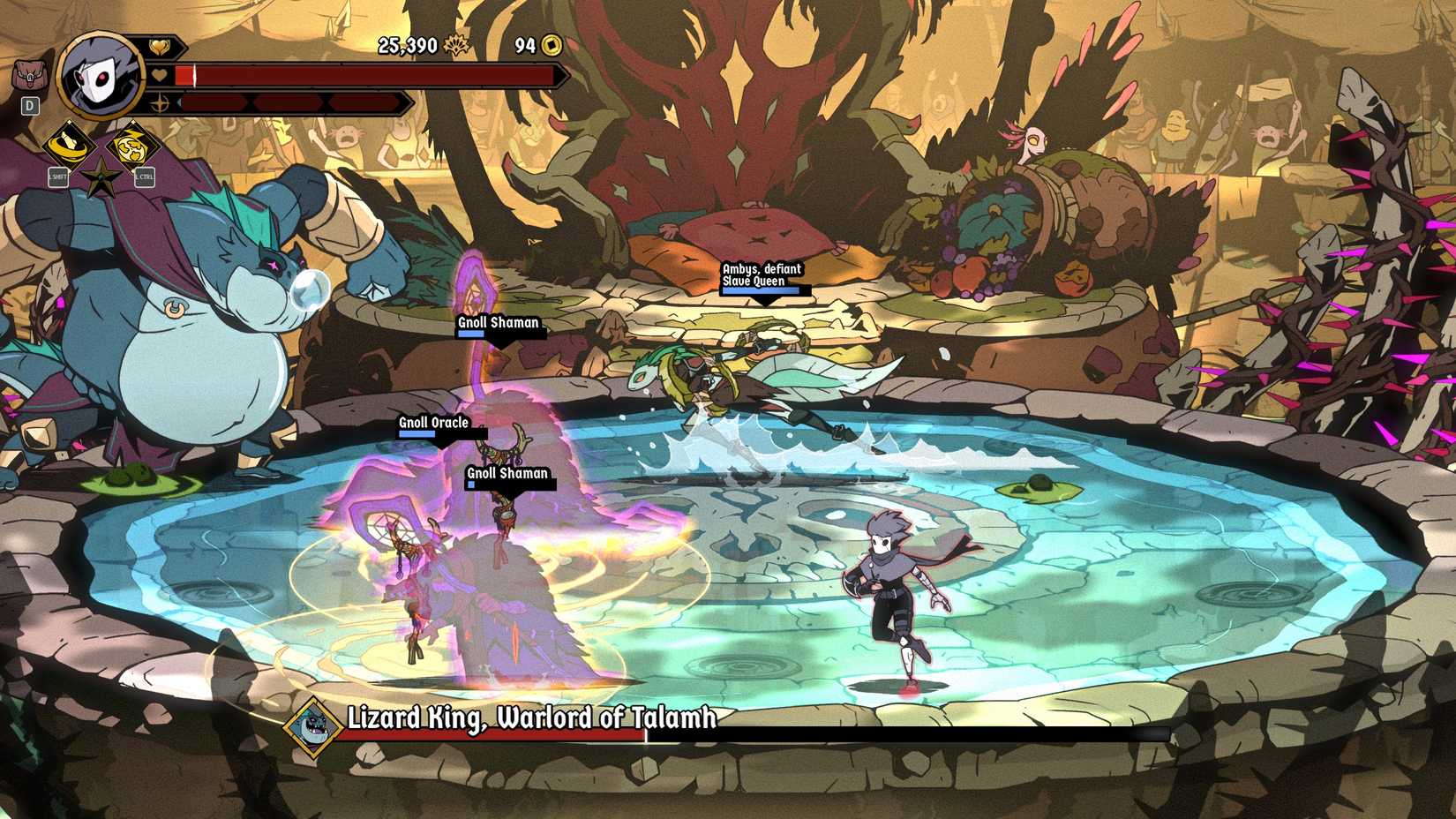The height and width of the screenshot is (819, 1456).
Task: Click Ambys, defiant Slave Queen's health bar
Action: pyautogui.click(x=762, y=289)
